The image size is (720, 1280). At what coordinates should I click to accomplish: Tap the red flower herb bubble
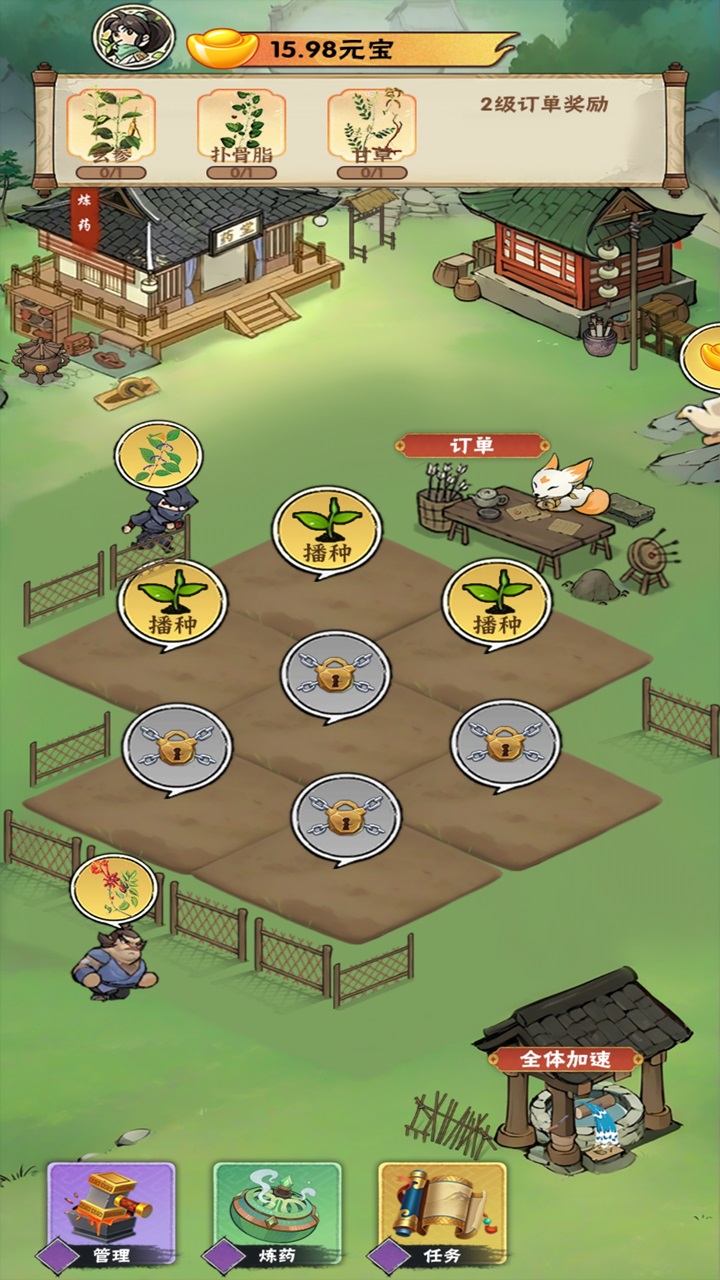point(113,888)
